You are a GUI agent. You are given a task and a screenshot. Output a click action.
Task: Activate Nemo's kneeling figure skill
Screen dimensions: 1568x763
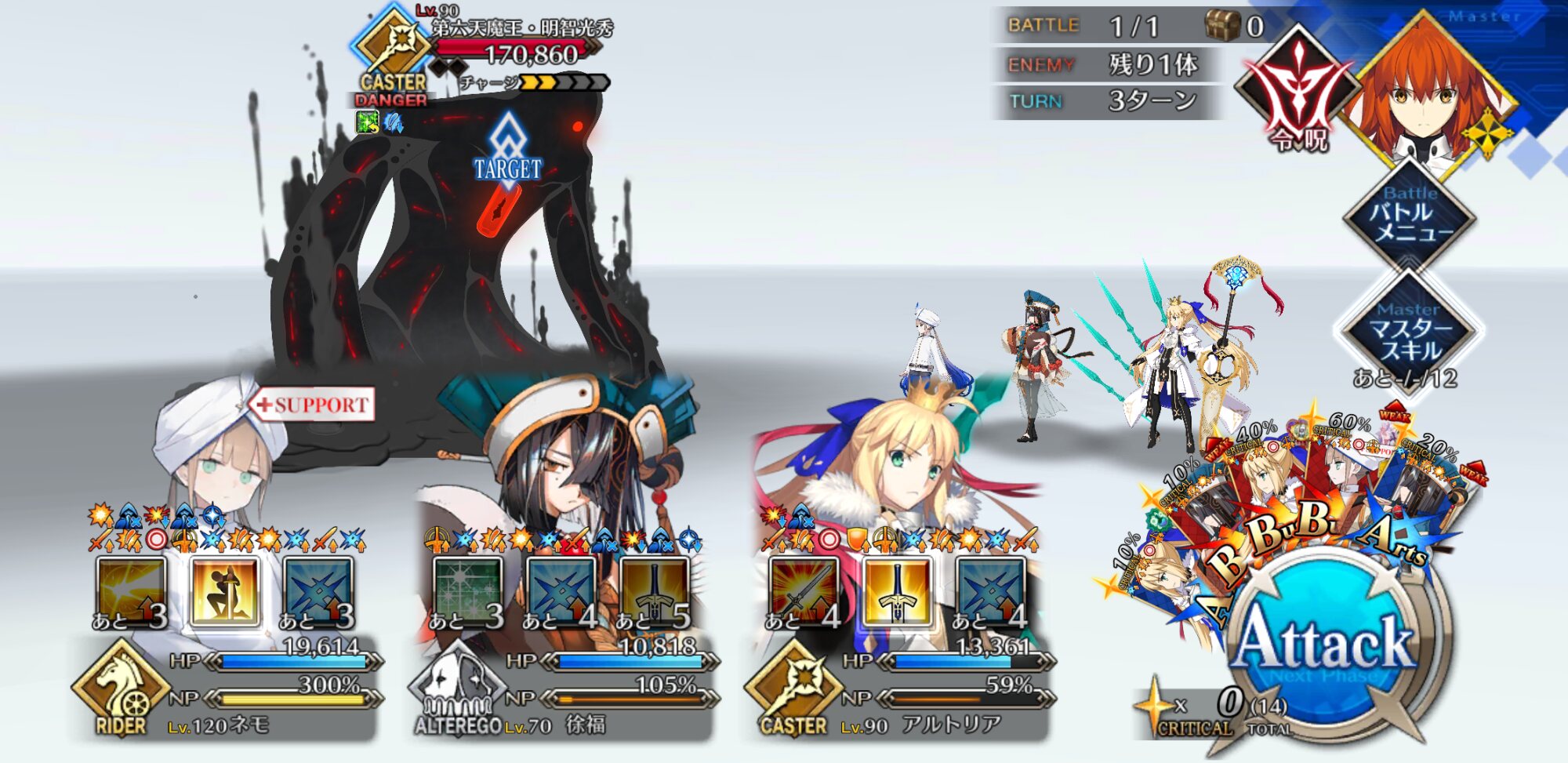click(224, 590)
